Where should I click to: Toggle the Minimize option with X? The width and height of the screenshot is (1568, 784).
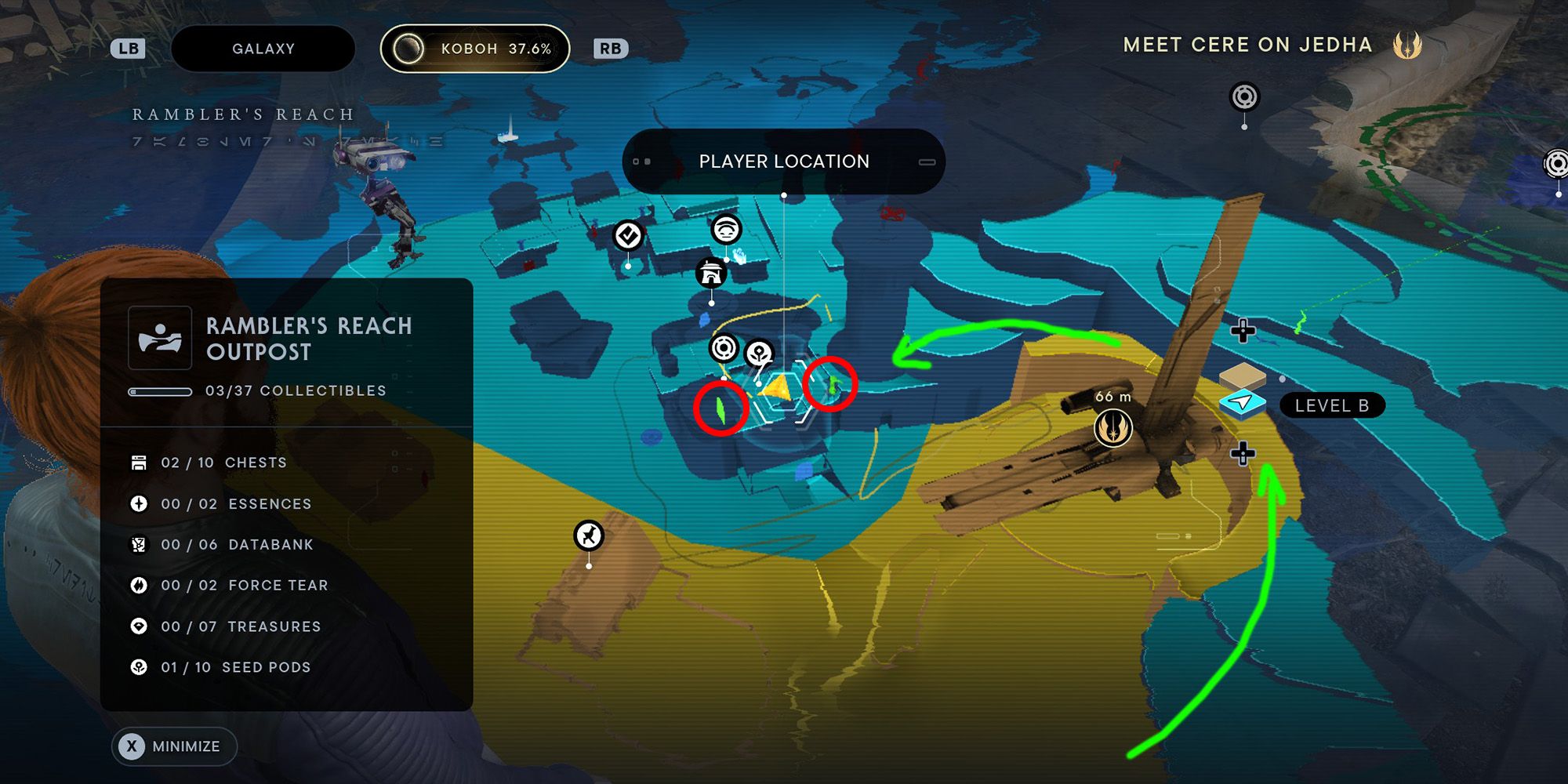tap(174, 746)
